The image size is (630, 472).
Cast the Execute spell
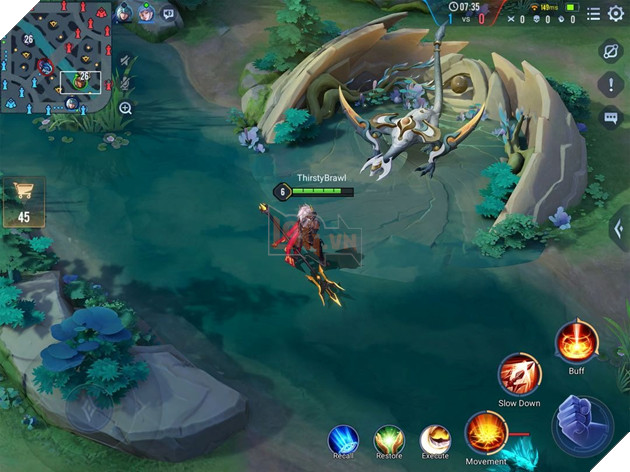coord(435,439)
